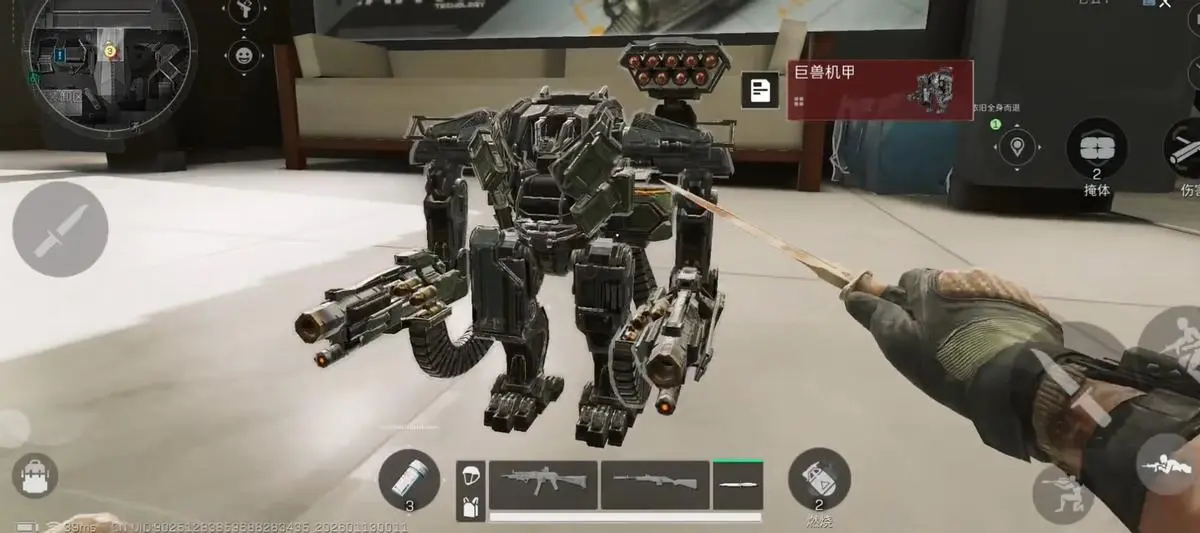
Task: Tap the knife melee attack button
Action: [60, 229]
